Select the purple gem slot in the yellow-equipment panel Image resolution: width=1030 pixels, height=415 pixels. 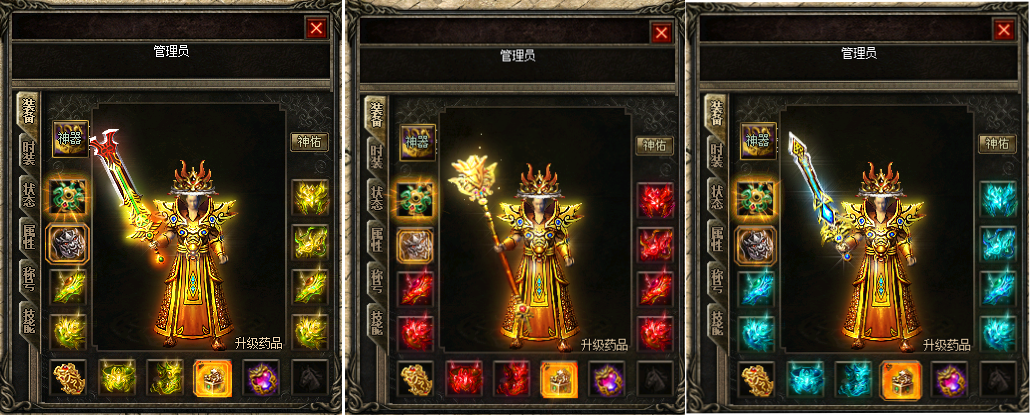[261, 378]
